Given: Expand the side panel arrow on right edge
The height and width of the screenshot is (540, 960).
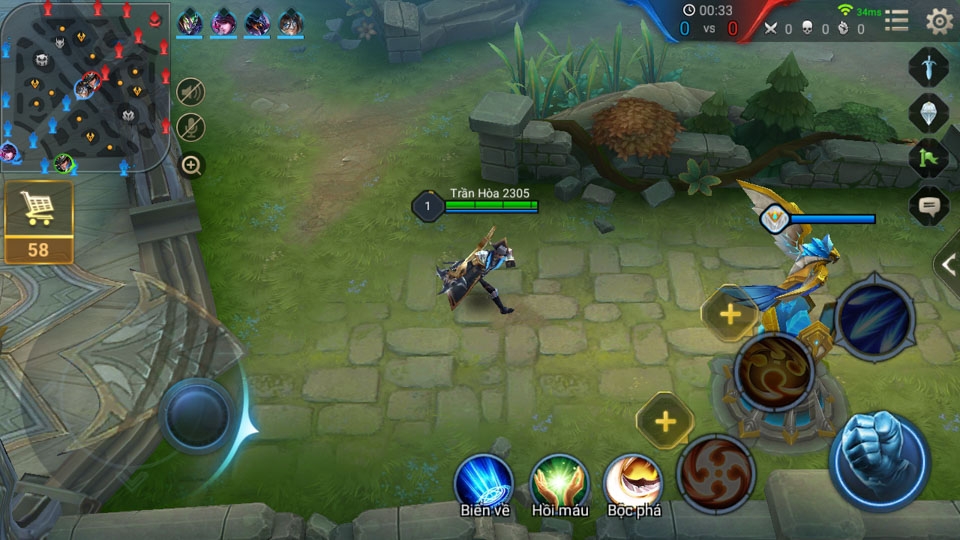Looking at the screenshot, I should (x=948, y=264).
